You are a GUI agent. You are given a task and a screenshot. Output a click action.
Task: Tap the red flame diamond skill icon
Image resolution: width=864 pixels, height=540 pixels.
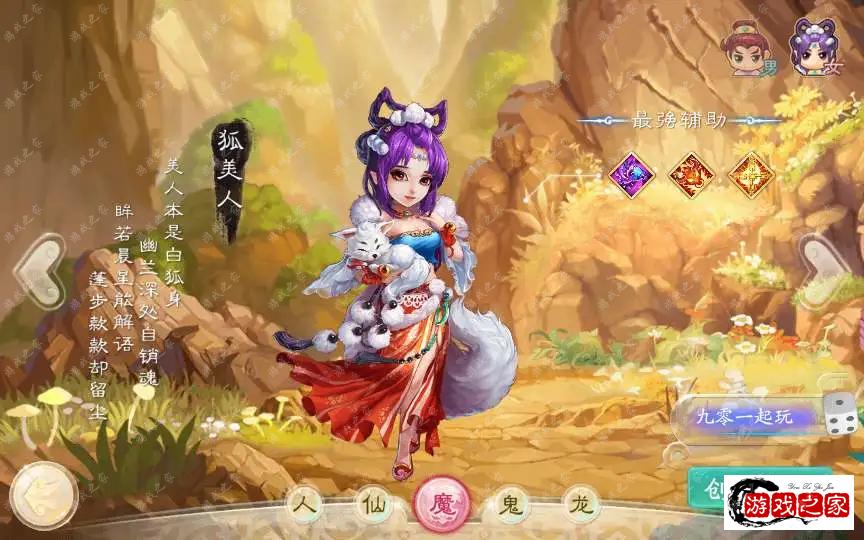690,171
